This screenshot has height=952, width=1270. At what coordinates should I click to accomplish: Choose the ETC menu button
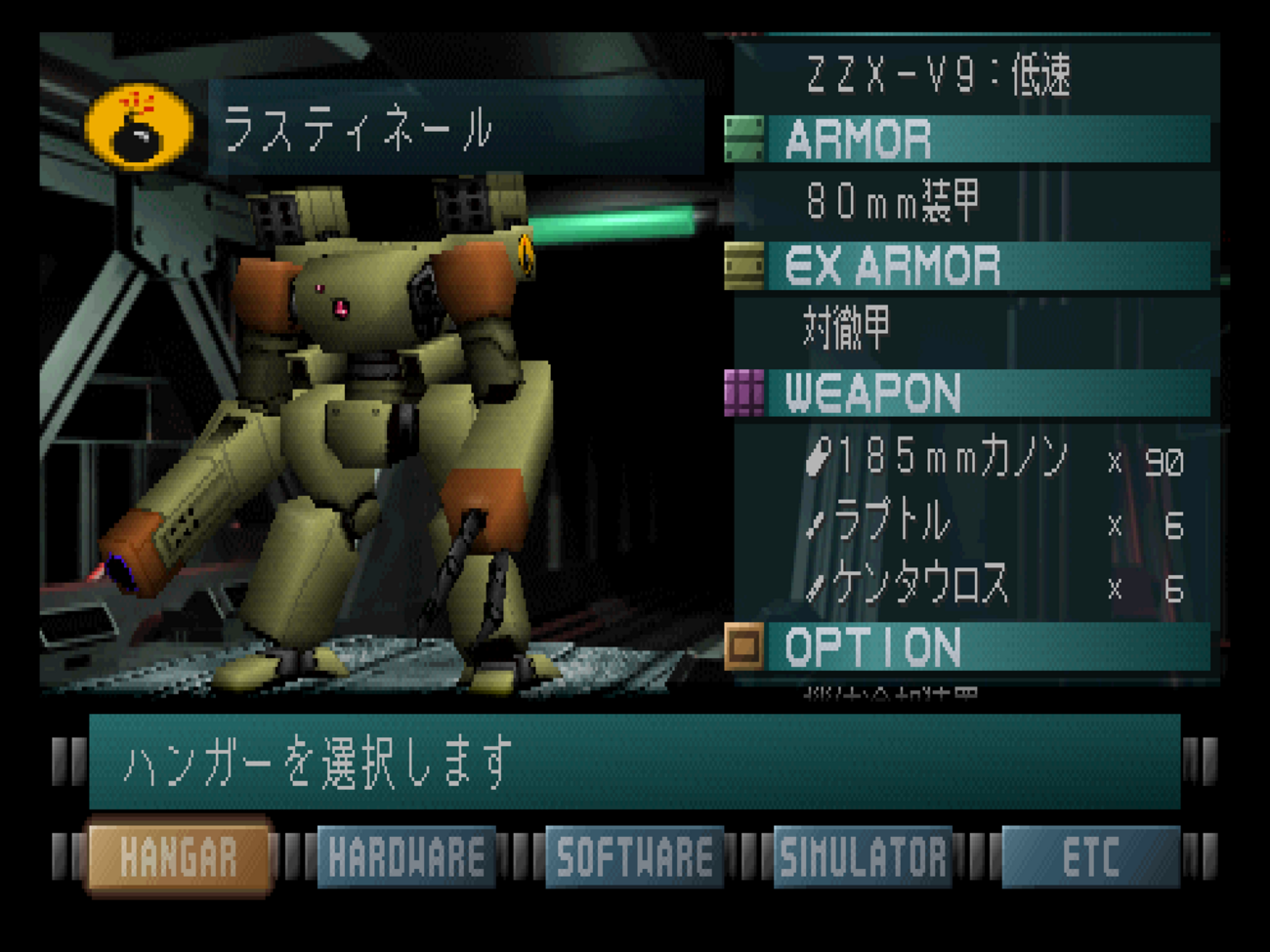click(x=1090, y=858)
